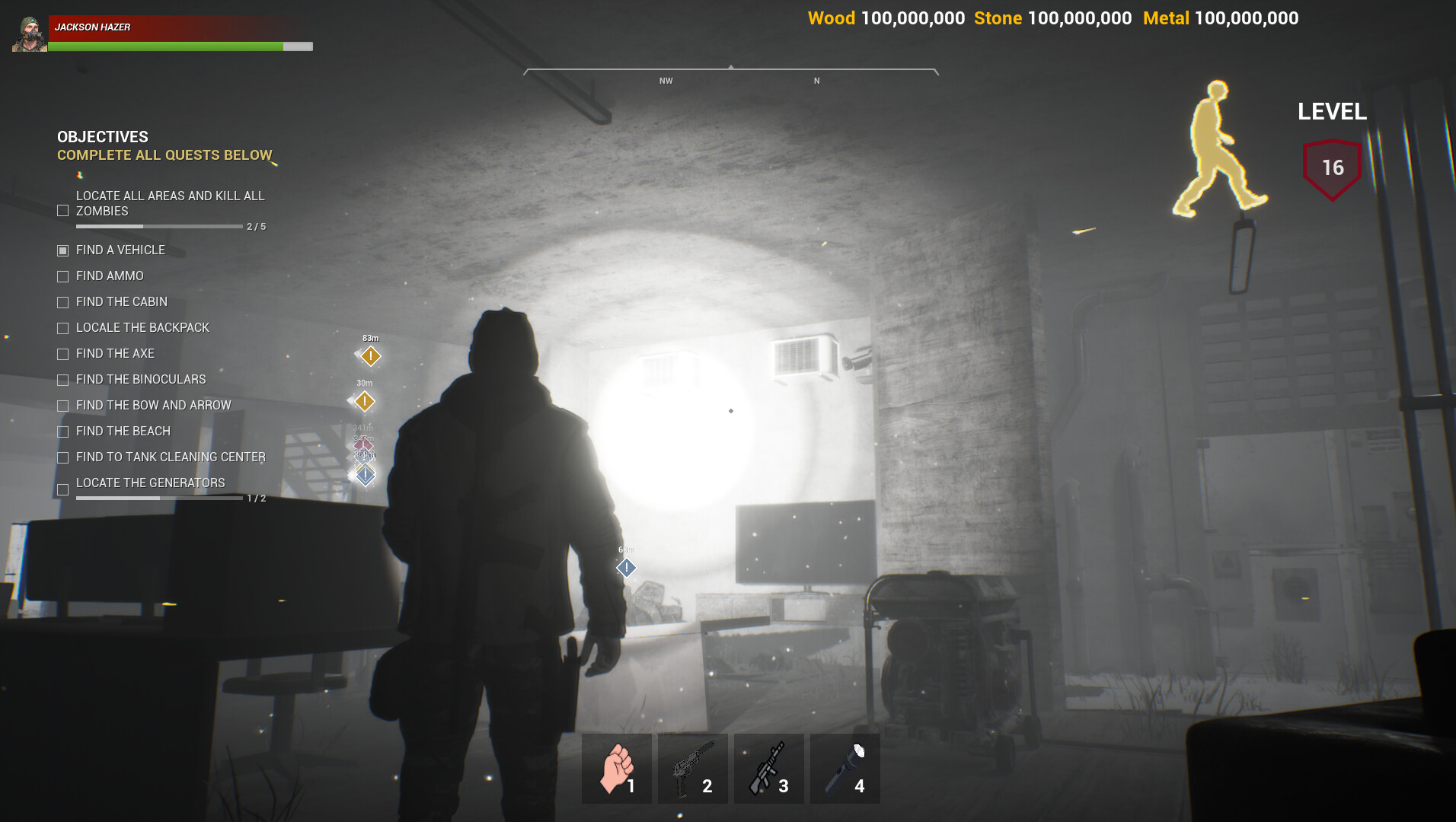Click the level 16 shield badge
Screen dimensions: 1456x822
(x=1331, y=167)
